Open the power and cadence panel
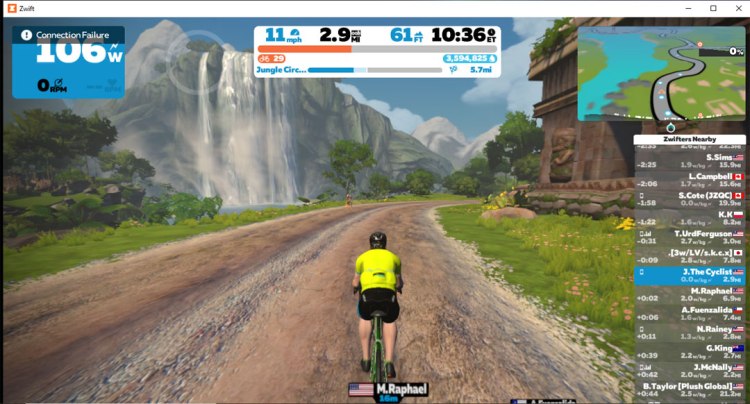Viewport: 750px width, 404px height. click(x=68, y=70)
